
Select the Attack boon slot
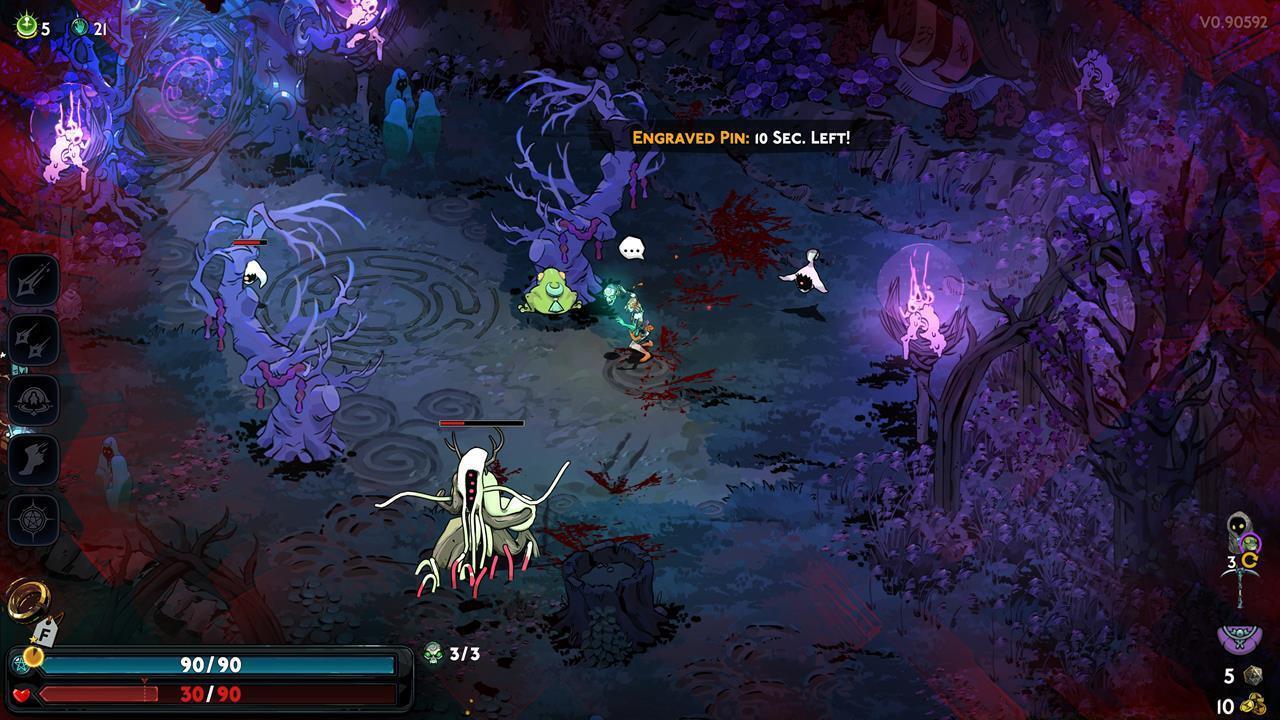34,279
